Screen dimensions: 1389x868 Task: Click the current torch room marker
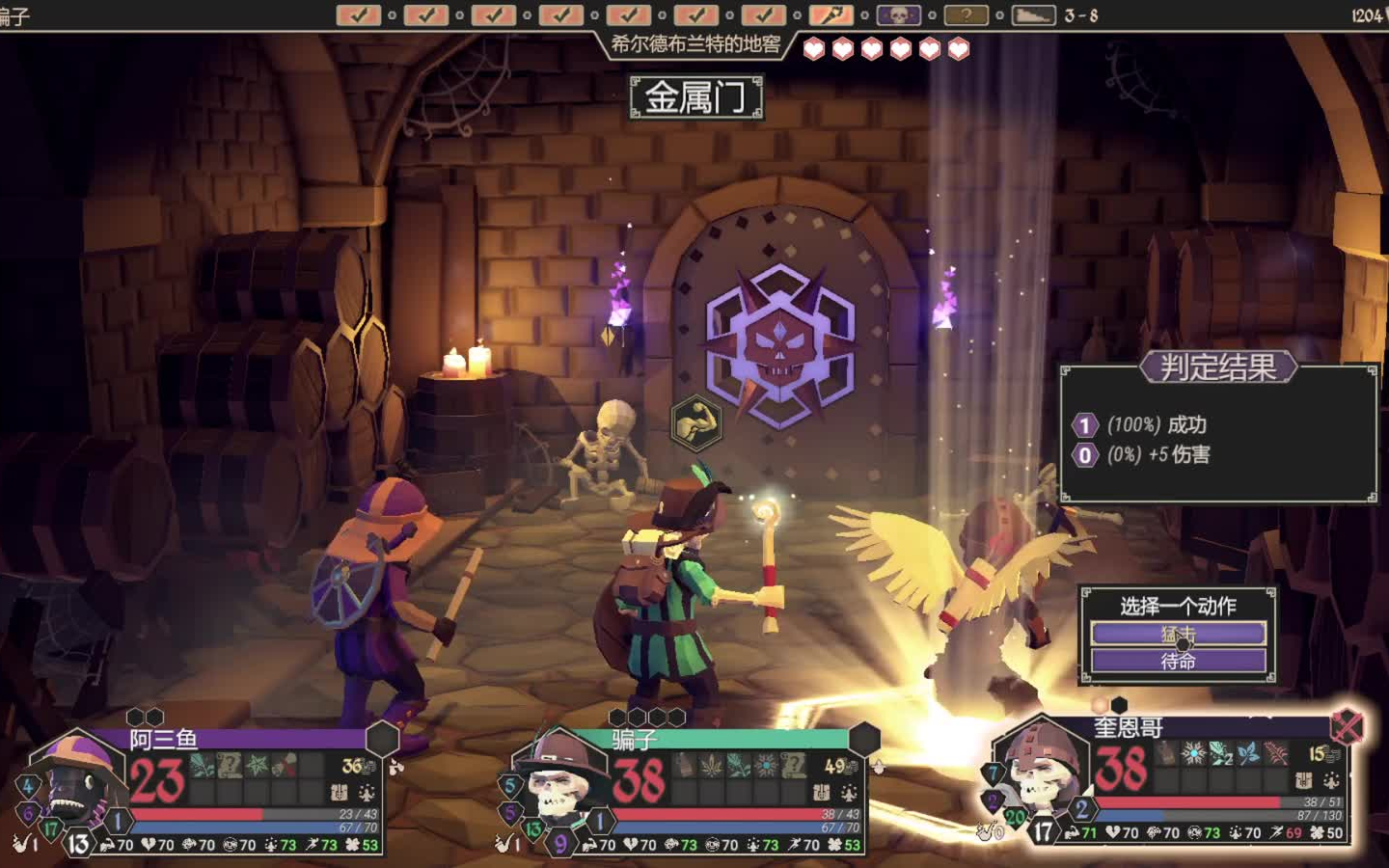tap(831, 15)
